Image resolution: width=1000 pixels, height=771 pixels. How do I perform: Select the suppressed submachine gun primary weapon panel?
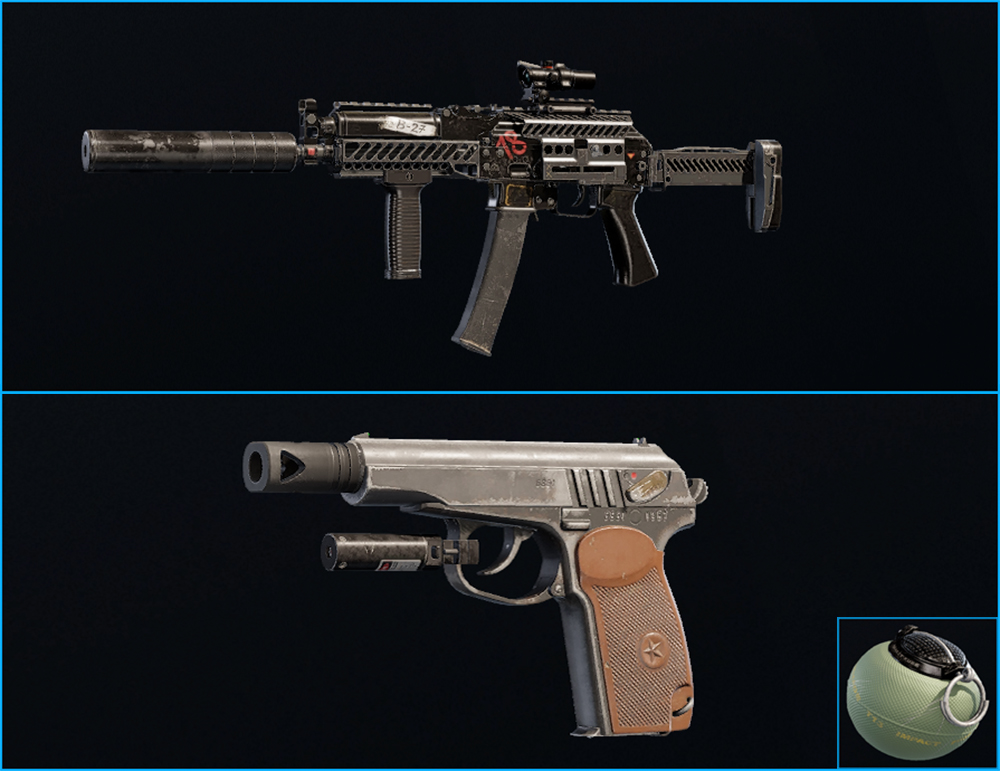pos(500,196)
